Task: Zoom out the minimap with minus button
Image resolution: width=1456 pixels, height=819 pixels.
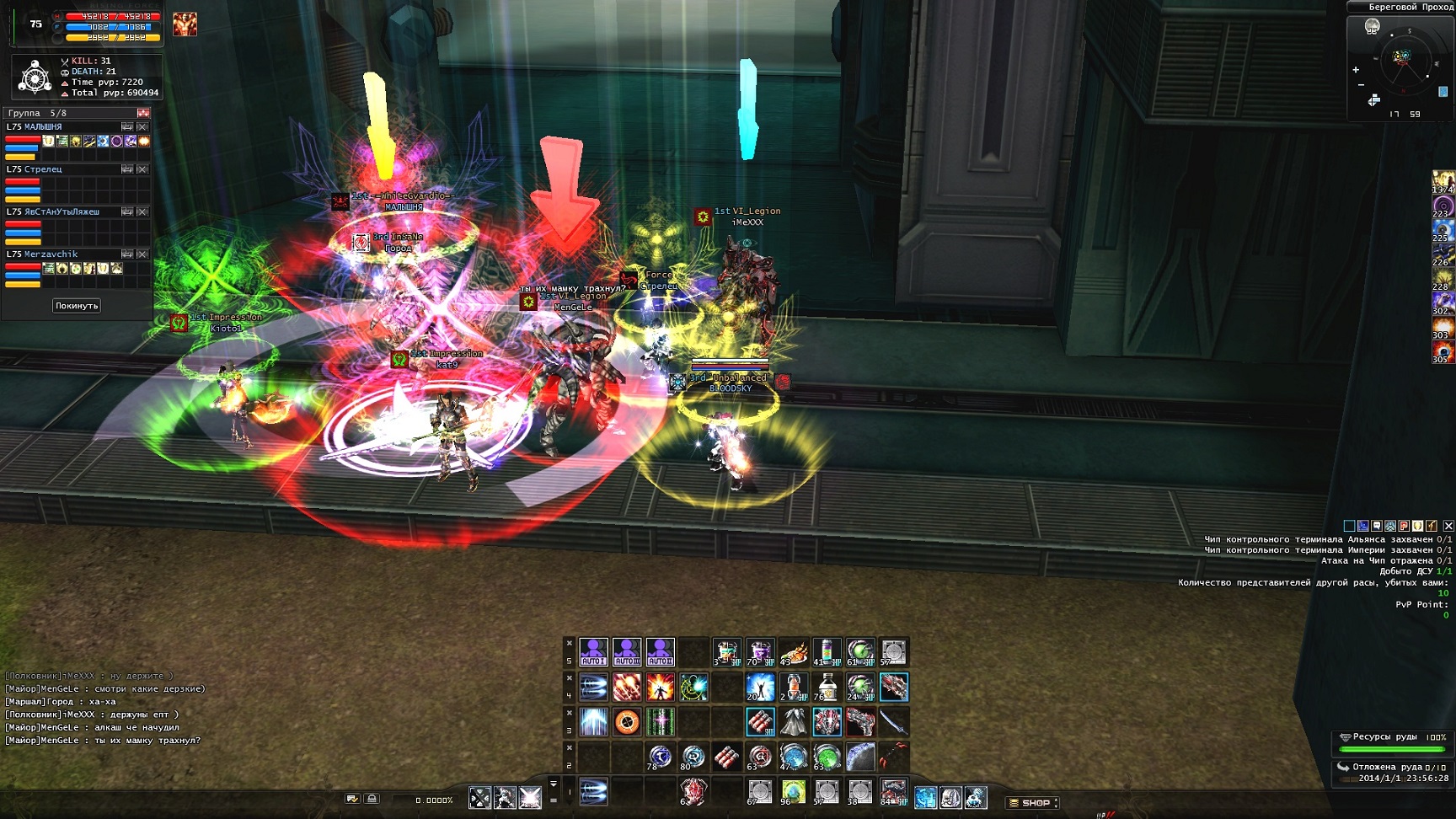Action: pos(1361,85)
